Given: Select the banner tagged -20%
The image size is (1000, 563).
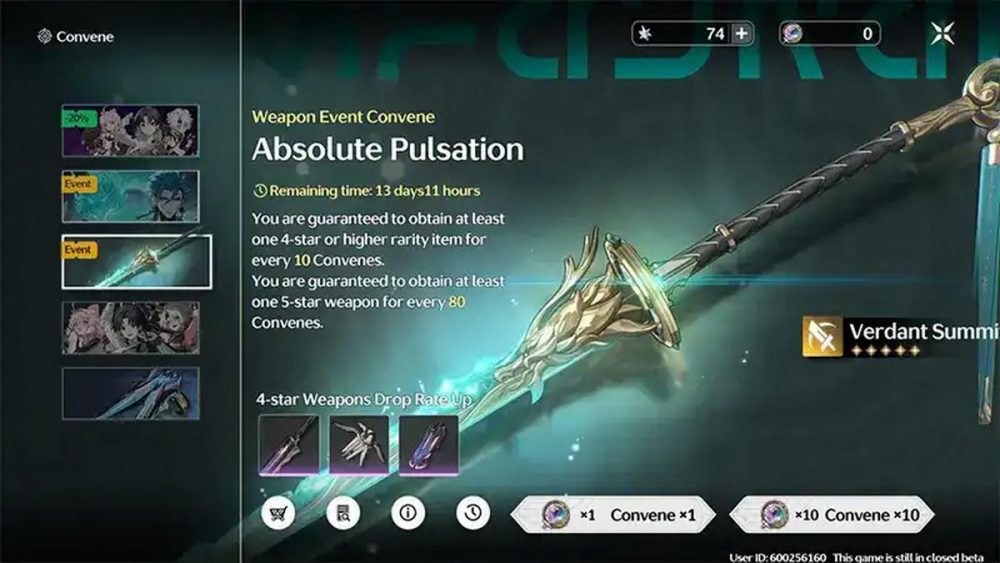Looking at the screenshot, I should tap(130, 131).
